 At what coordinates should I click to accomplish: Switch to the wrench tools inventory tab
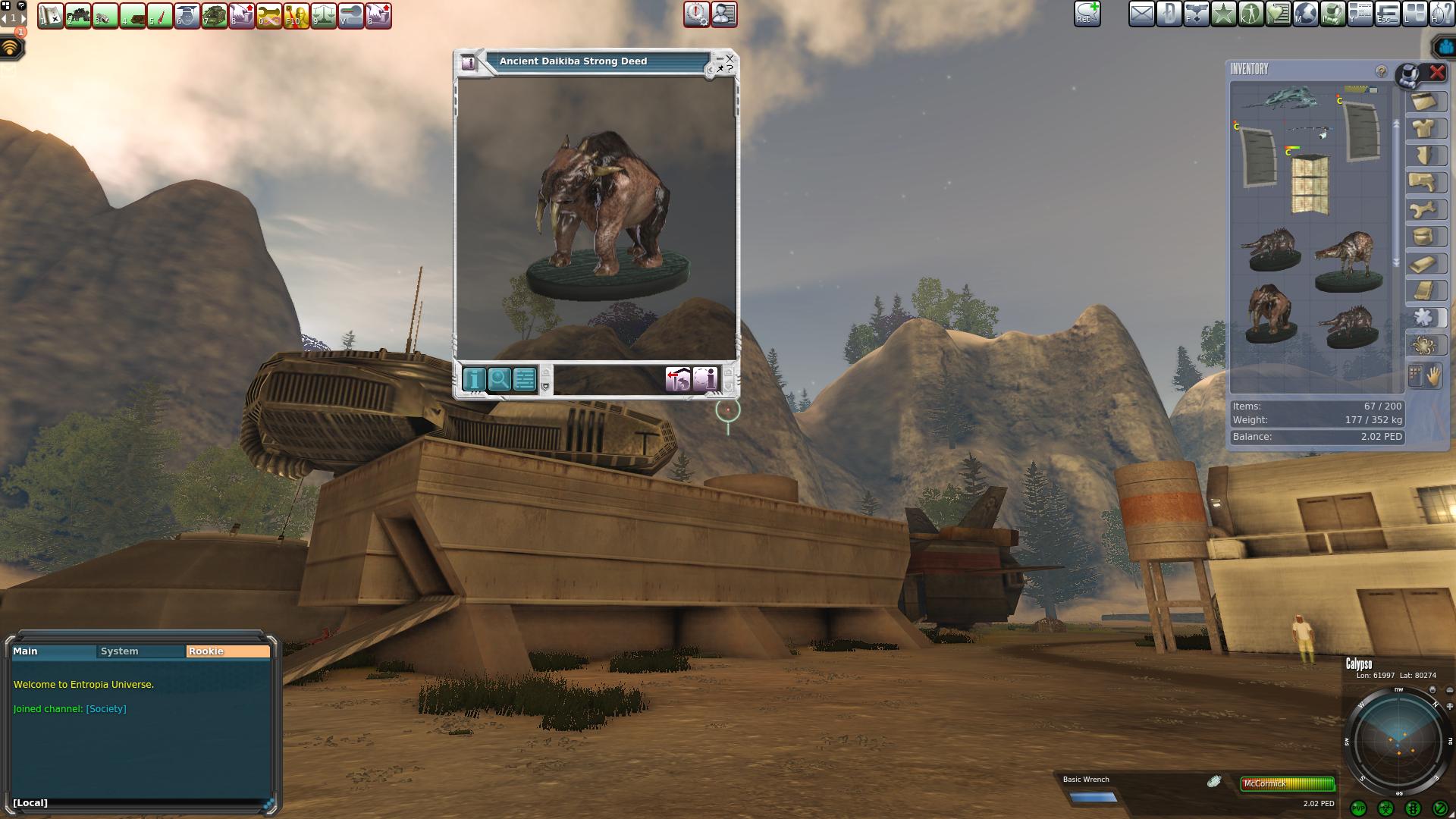click(1425, 210)
